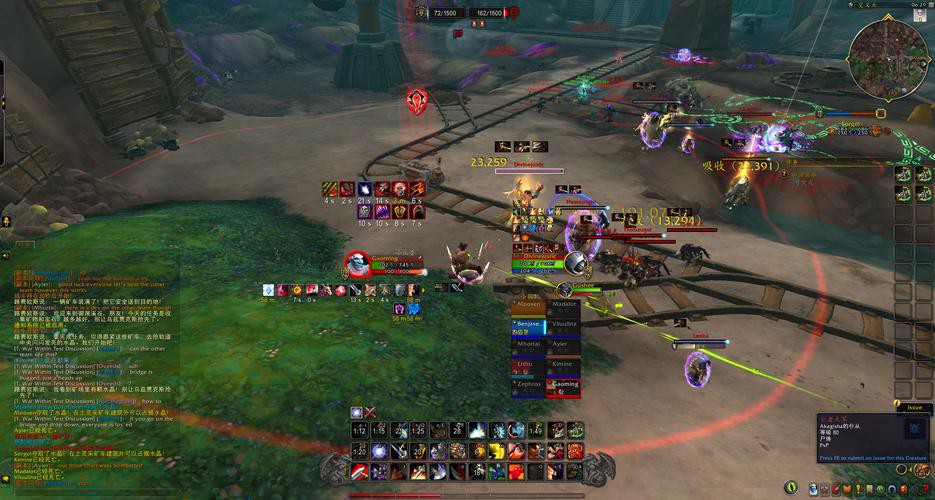
Task: Click the red-crossed stance icon above action bars
Action: [370, 412]
